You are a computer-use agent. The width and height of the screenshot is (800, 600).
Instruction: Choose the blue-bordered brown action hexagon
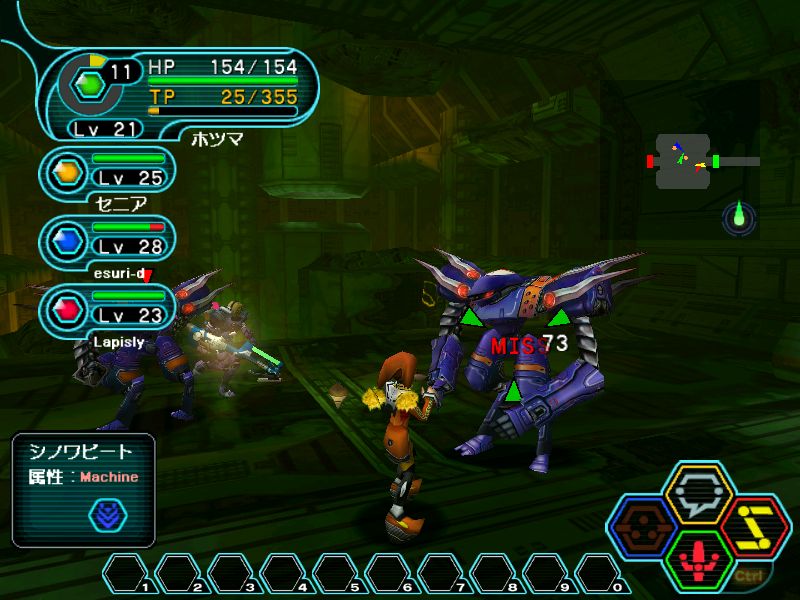click(x=642, y=521)
